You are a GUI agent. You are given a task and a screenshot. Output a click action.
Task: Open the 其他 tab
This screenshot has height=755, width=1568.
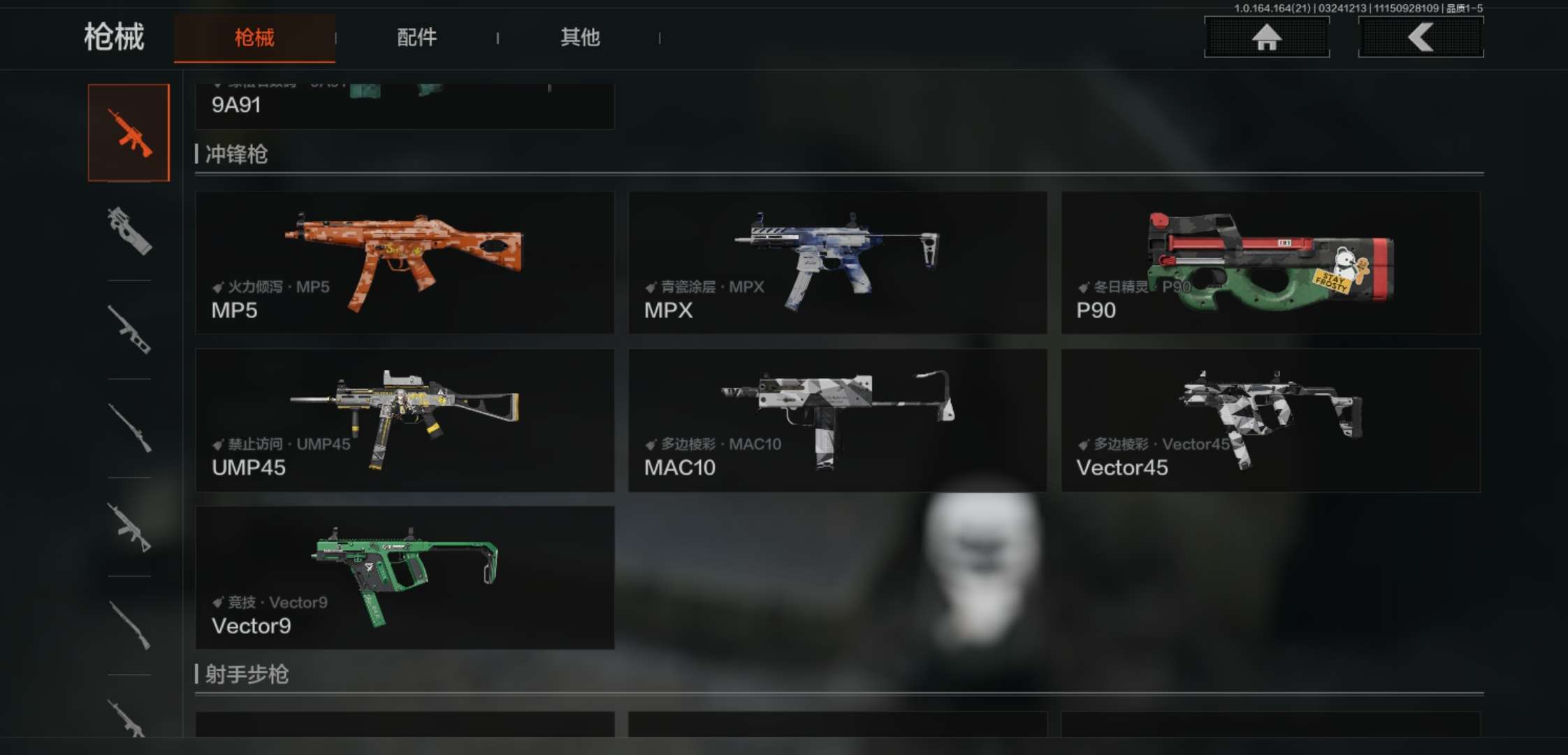click(x=580, y=37)
